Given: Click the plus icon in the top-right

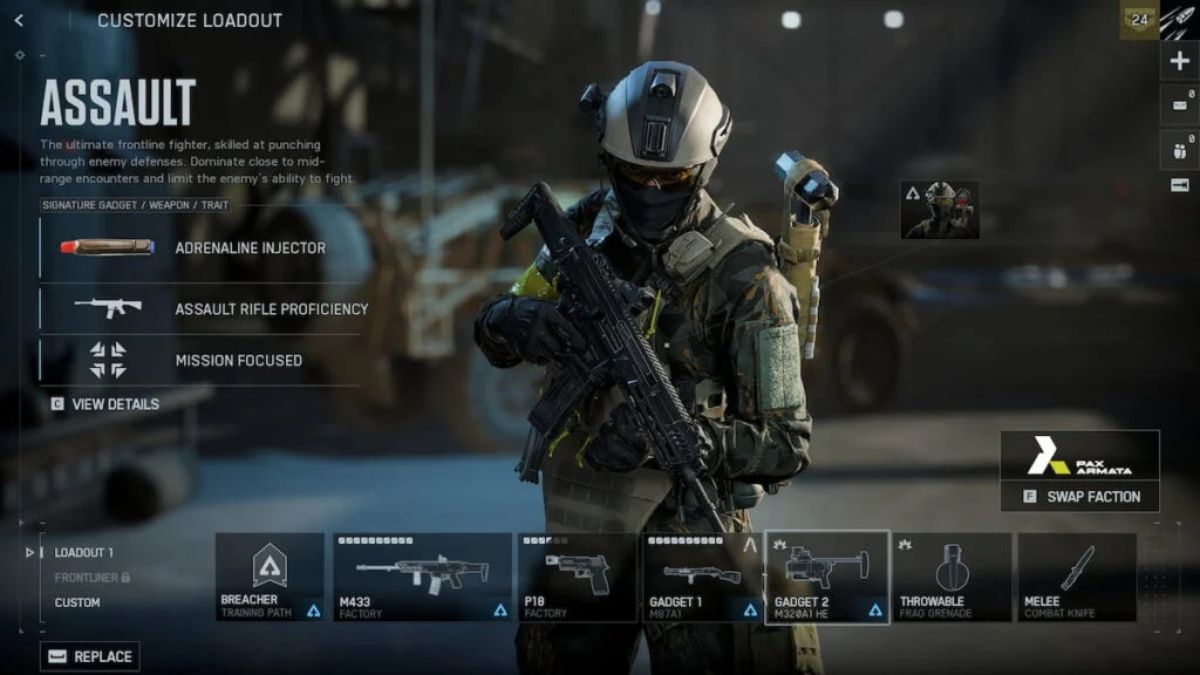Looking at the screenshot, I should (1179, 61).
